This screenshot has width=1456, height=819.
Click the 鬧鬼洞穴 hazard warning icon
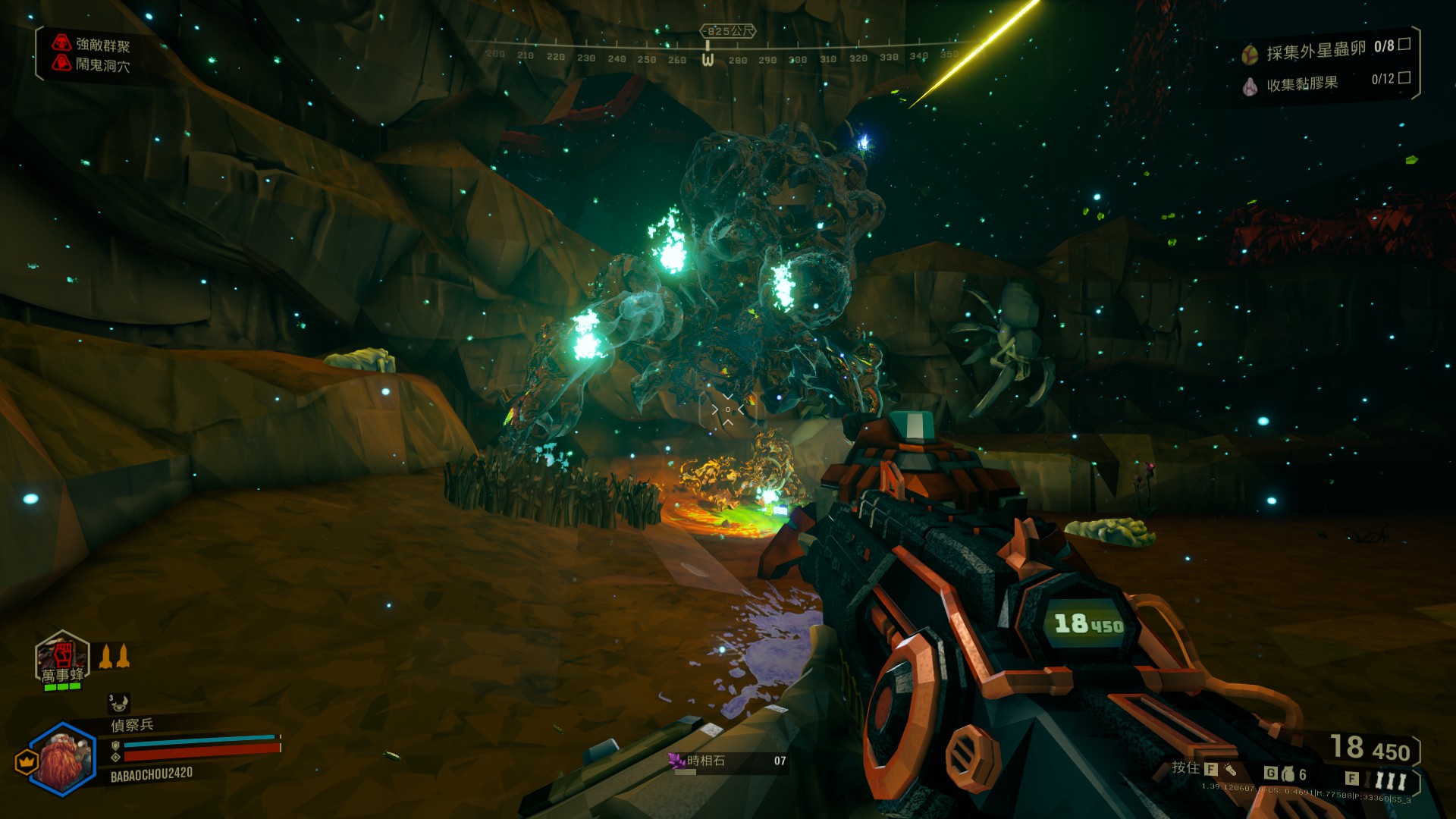point(61,63)
